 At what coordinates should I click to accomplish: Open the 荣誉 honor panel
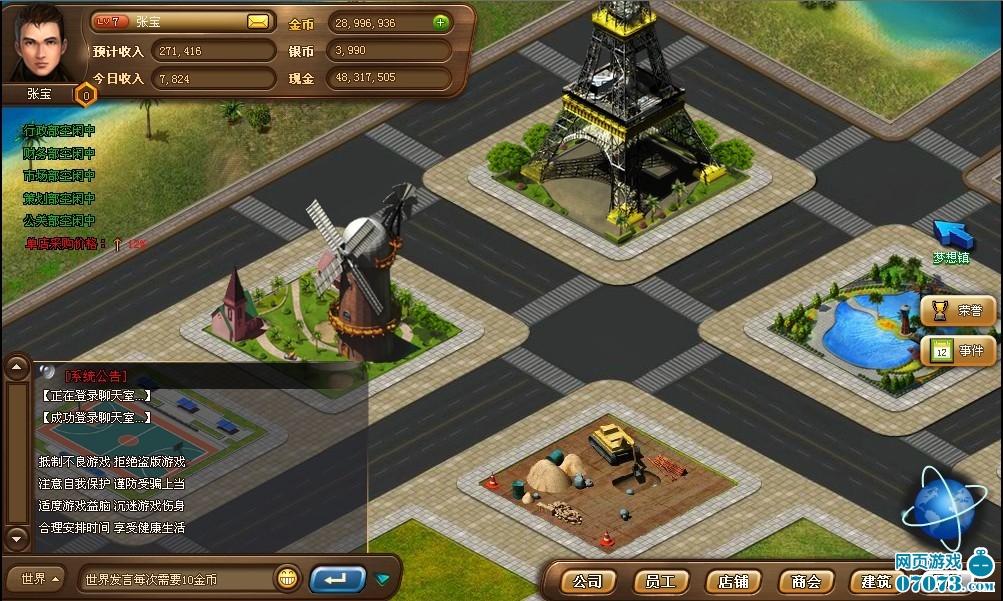click(958, 311)
